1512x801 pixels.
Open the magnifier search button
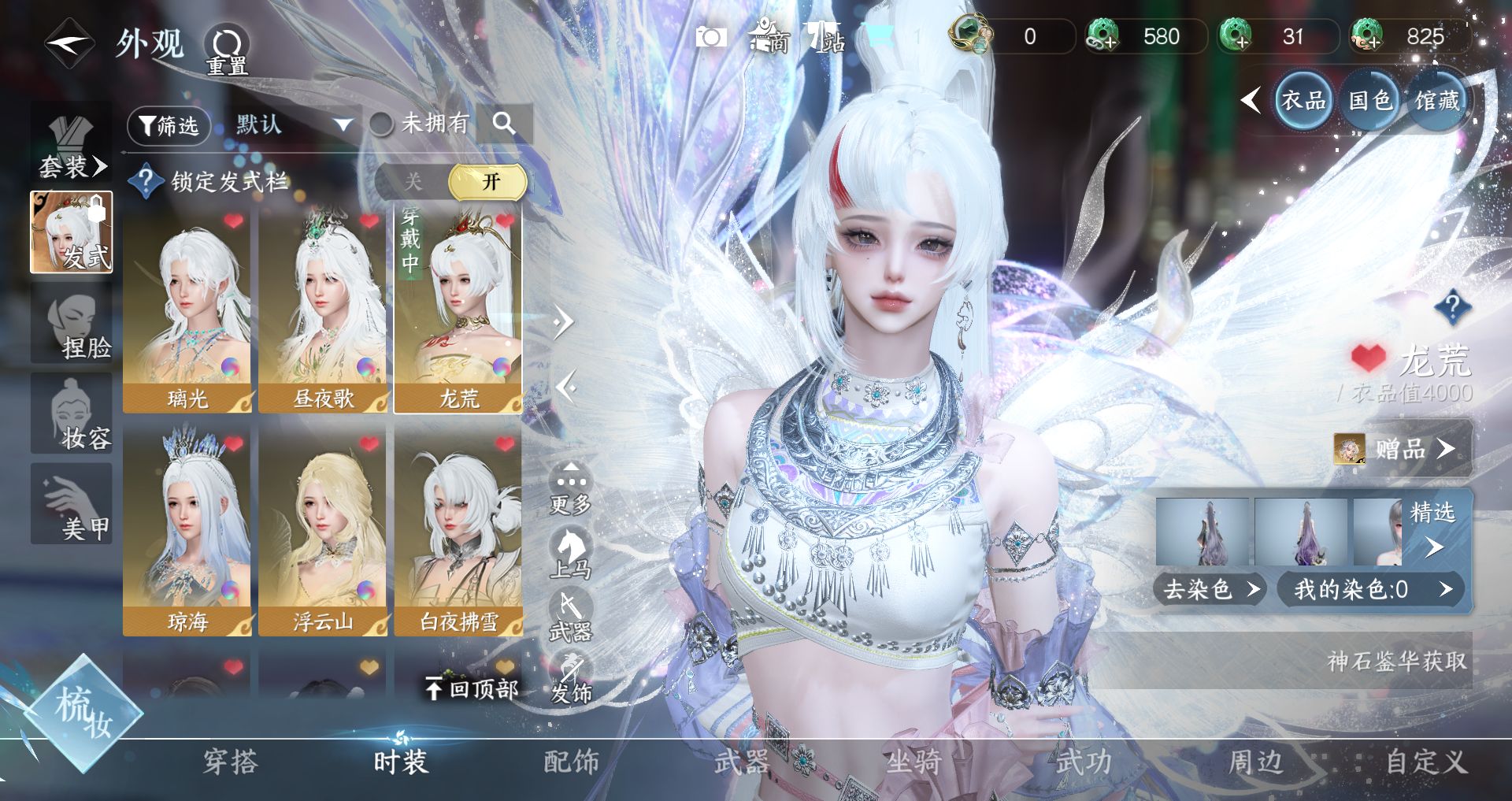click(x=504, y=124)
